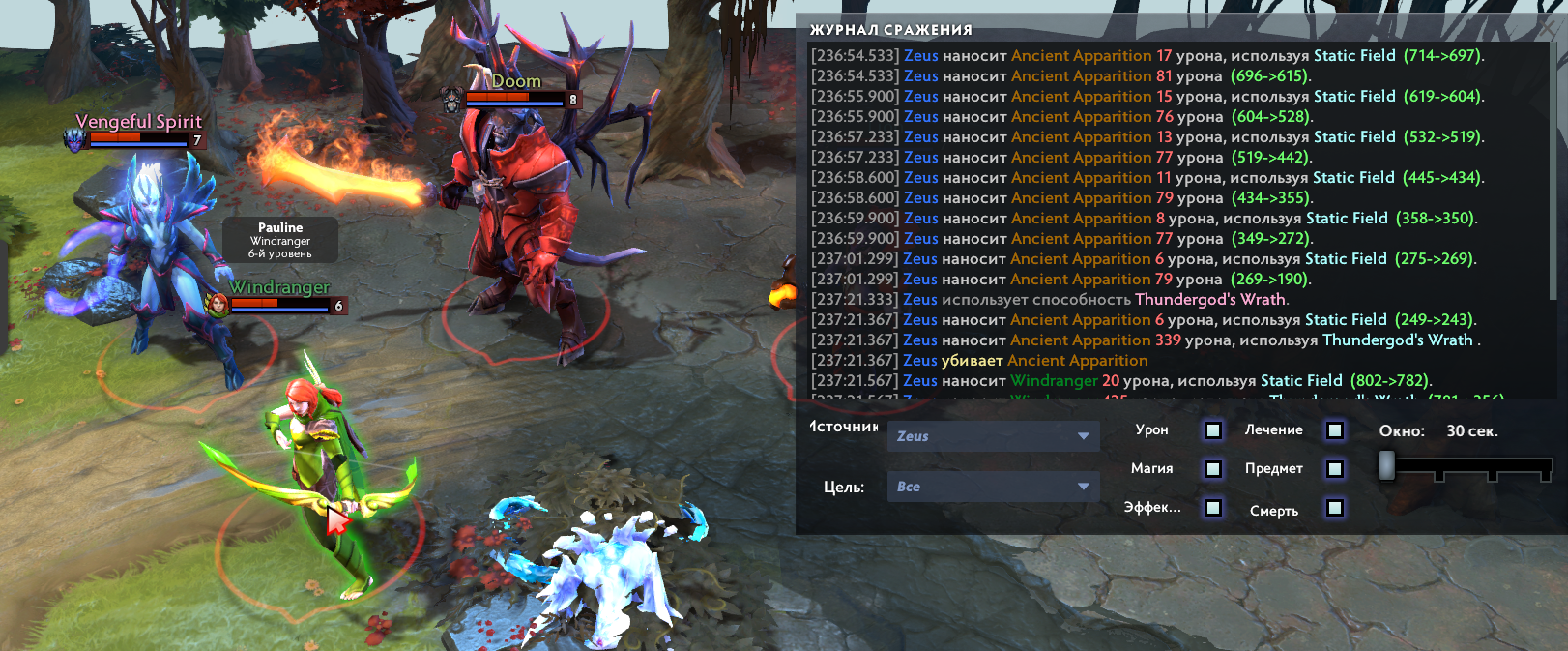
Task: Open the target dropdown showing Все
Action: [x=993, y=487]
